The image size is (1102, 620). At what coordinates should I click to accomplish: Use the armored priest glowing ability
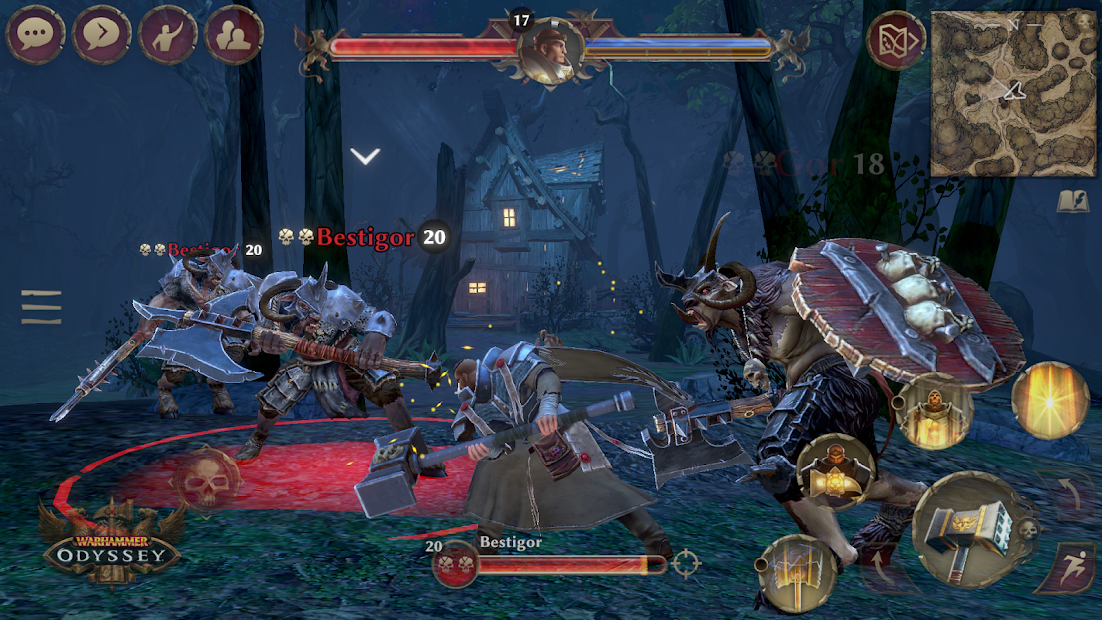tap(933, 409)
